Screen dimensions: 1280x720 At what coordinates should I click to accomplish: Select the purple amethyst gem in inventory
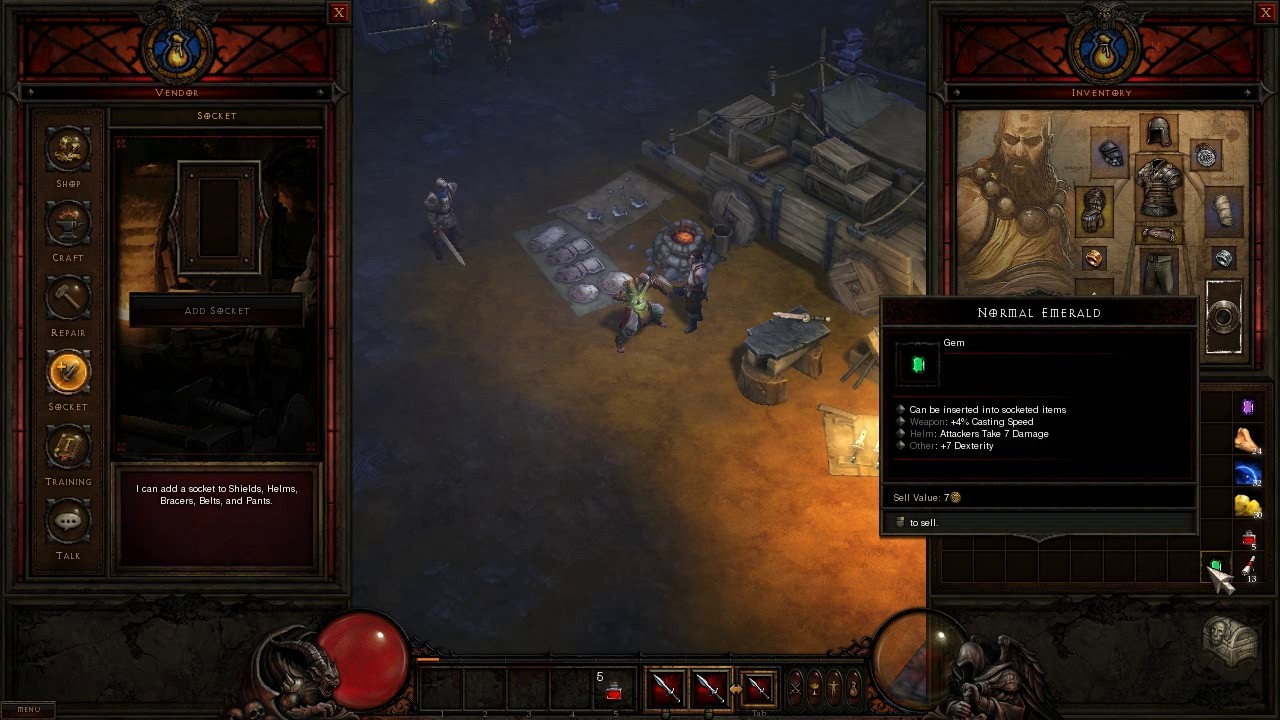click(x=1247, y=407)
